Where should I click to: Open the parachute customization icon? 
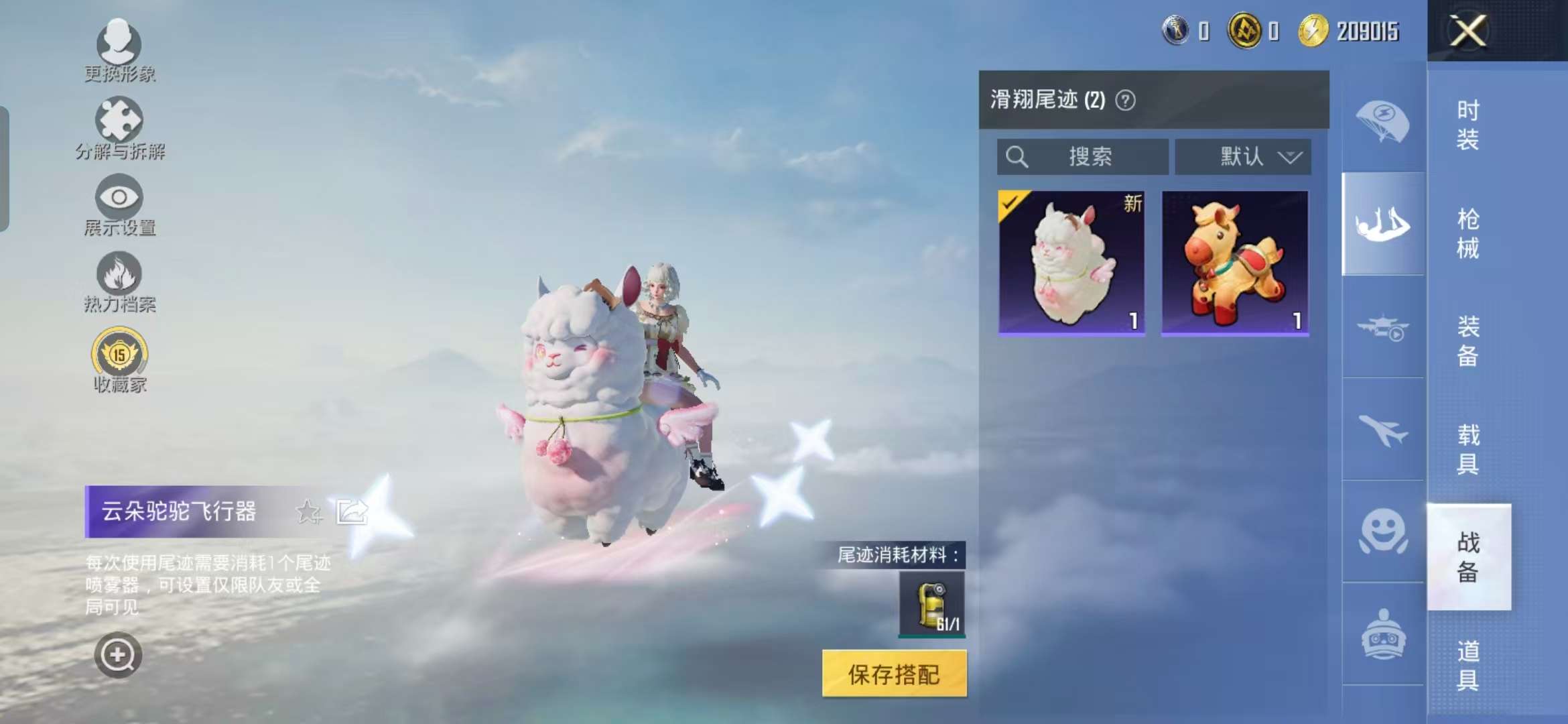(1382, 122)
